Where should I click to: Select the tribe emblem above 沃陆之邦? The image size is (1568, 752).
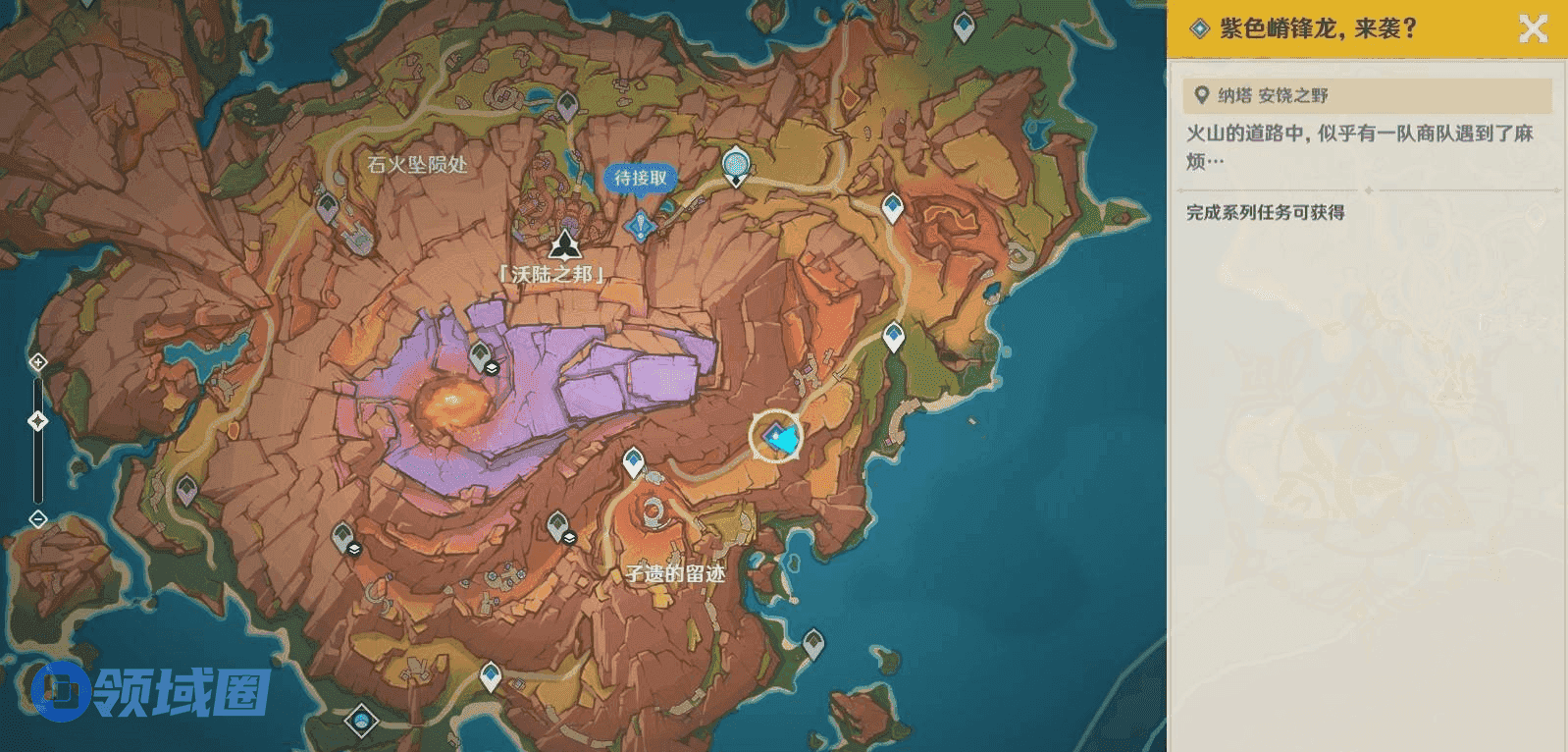pos(564,244)
